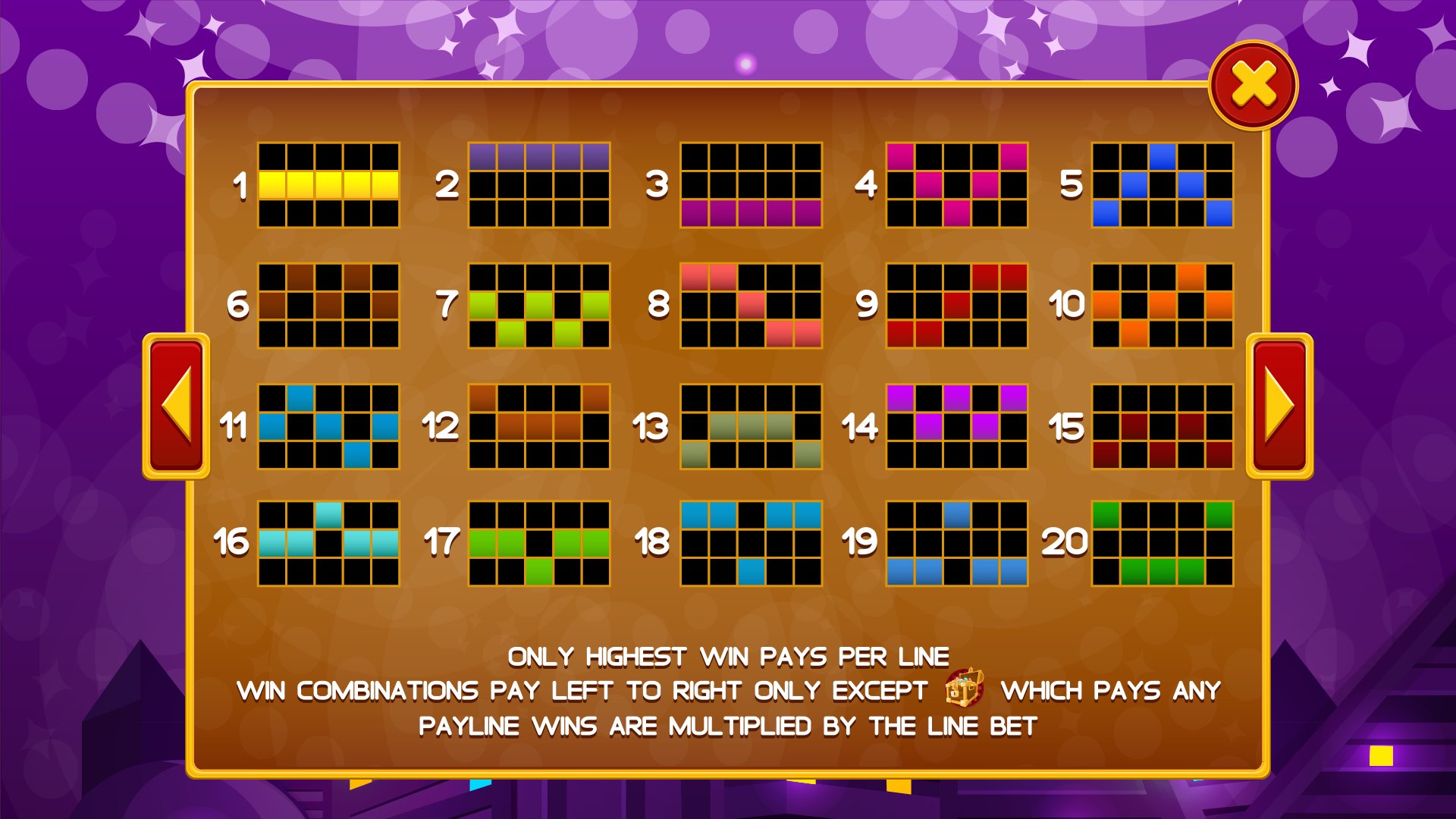Select the magenta payline 14 diagram
The width and height of the screenshot is (1456, 819).
tap(955, 425)
